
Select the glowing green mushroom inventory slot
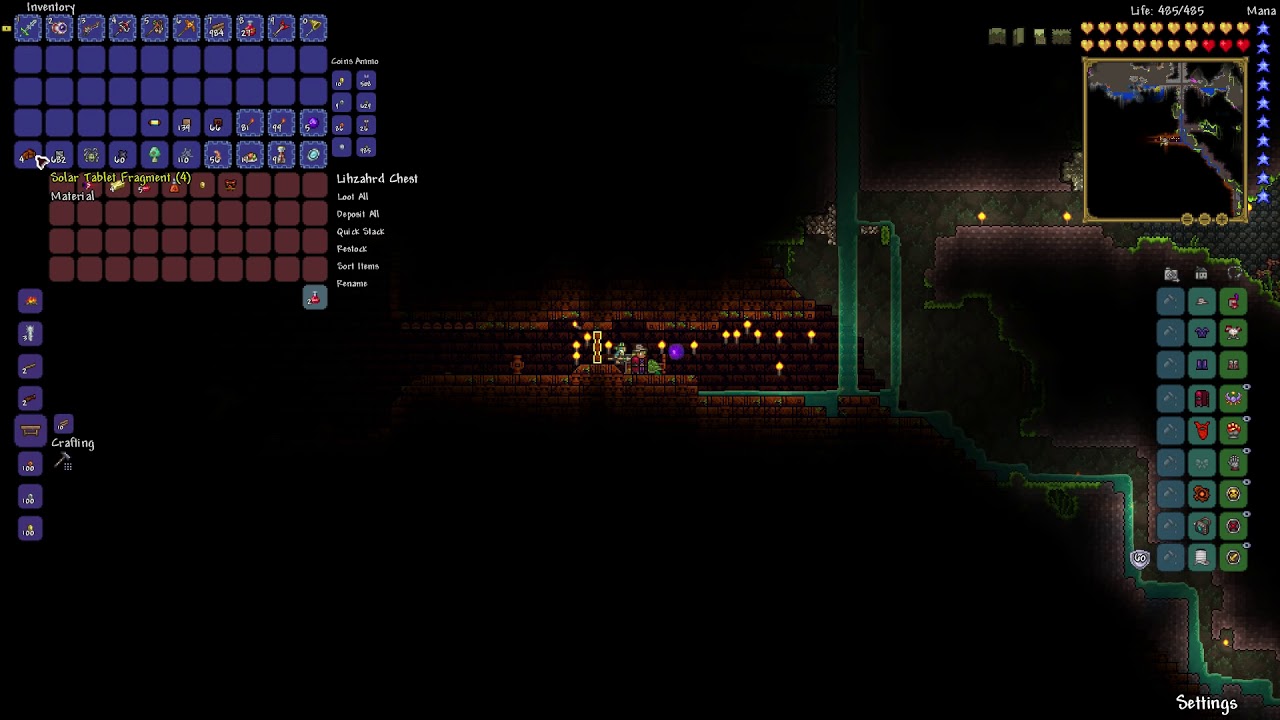(154, 156)
